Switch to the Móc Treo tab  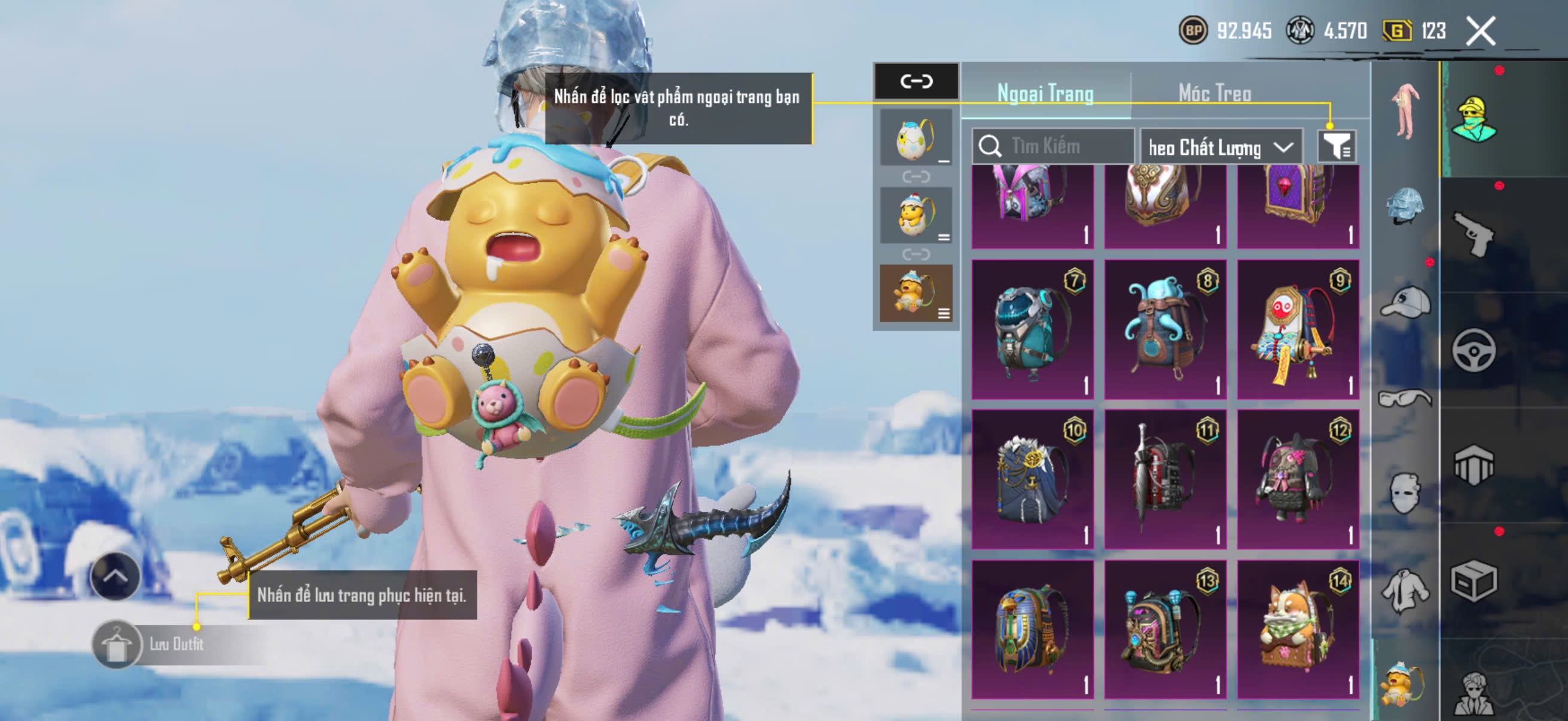point(1215,93)
